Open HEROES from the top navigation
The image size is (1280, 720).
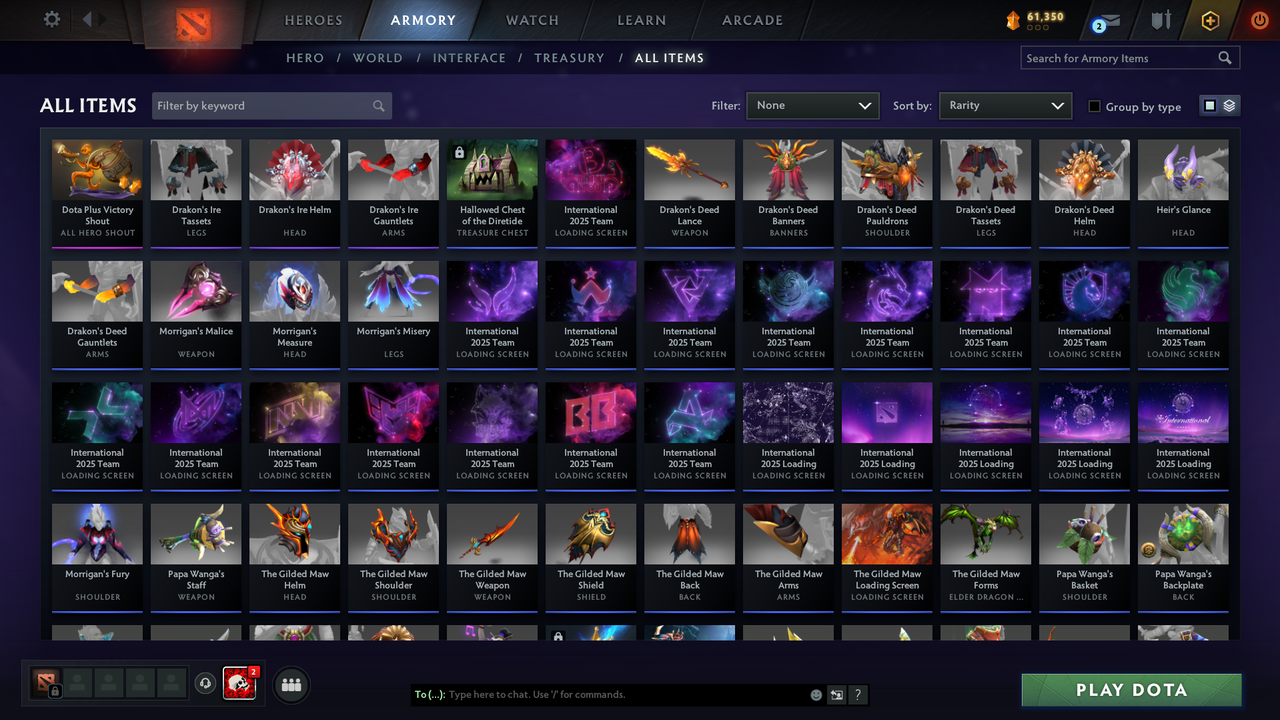pos(313,20)
